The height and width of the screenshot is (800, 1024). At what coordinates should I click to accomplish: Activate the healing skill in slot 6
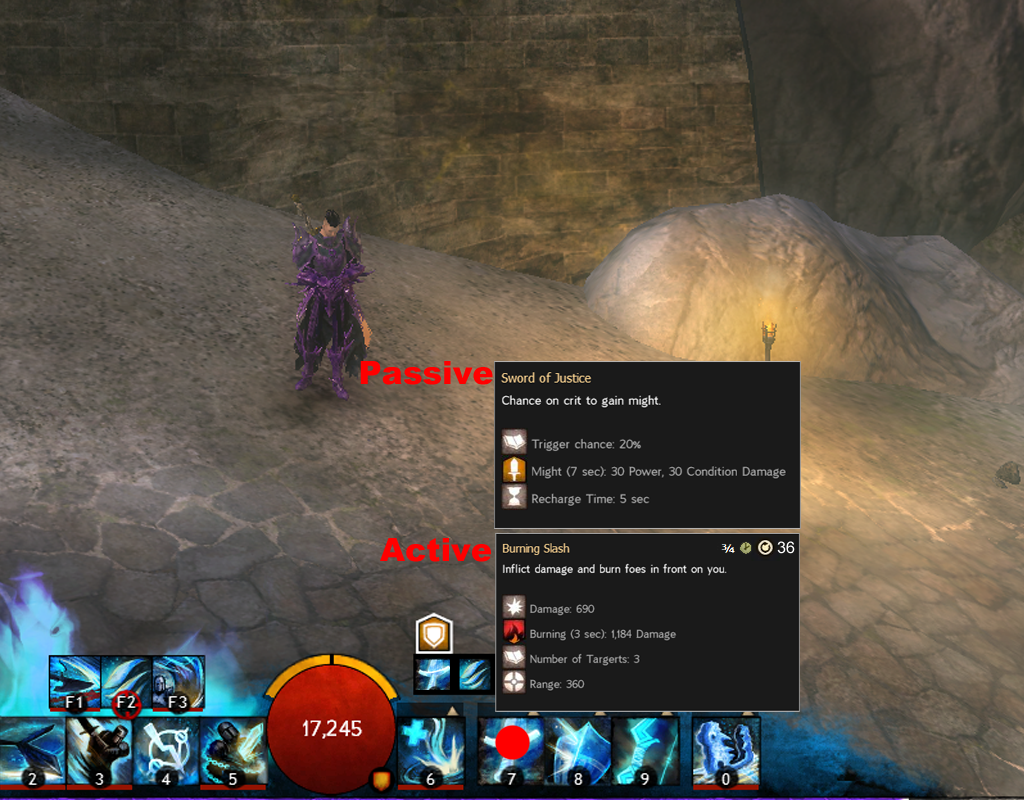pos(431,751)
